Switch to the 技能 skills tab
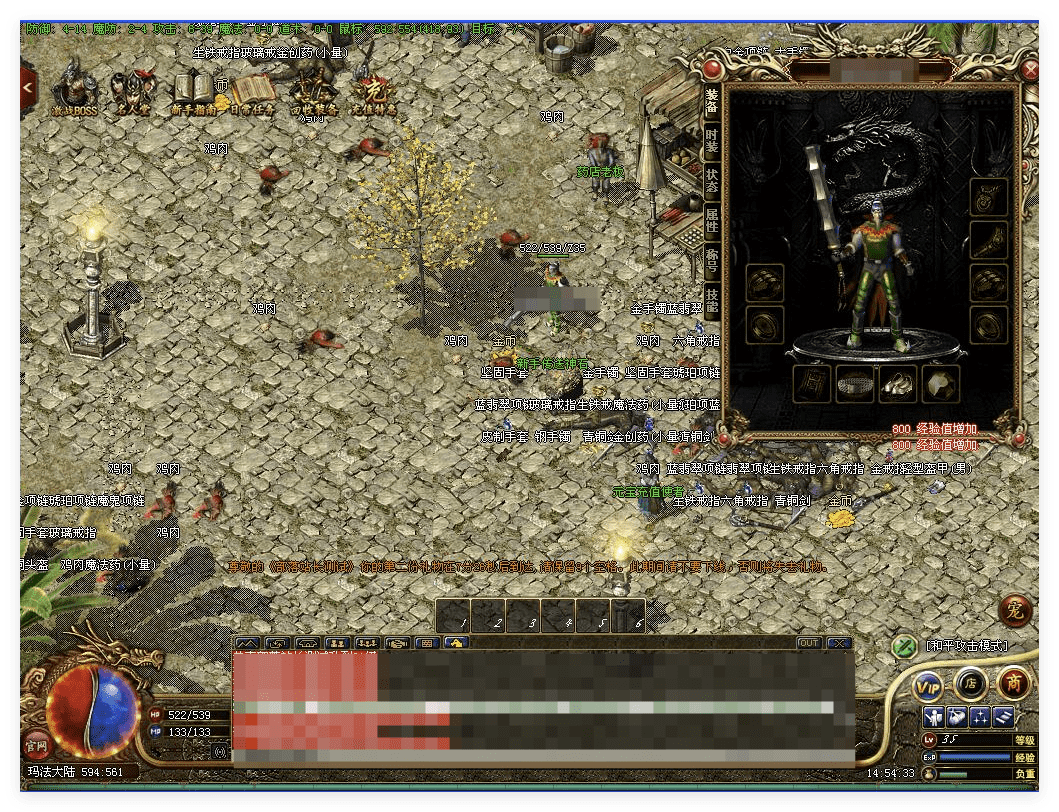 711,300
